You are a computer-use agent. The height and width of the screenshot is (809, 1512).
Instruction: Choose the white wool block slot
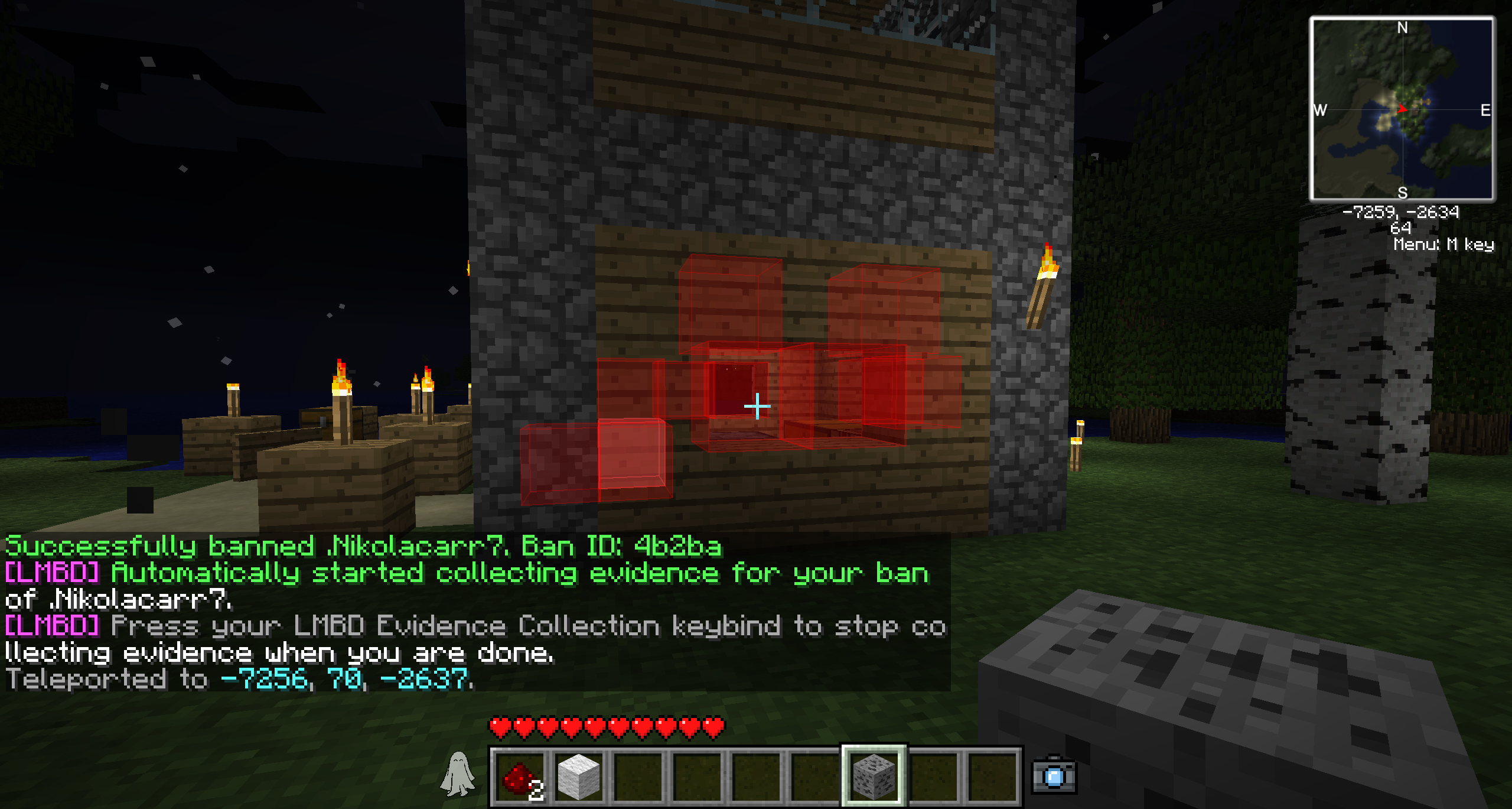coord(579,776)
